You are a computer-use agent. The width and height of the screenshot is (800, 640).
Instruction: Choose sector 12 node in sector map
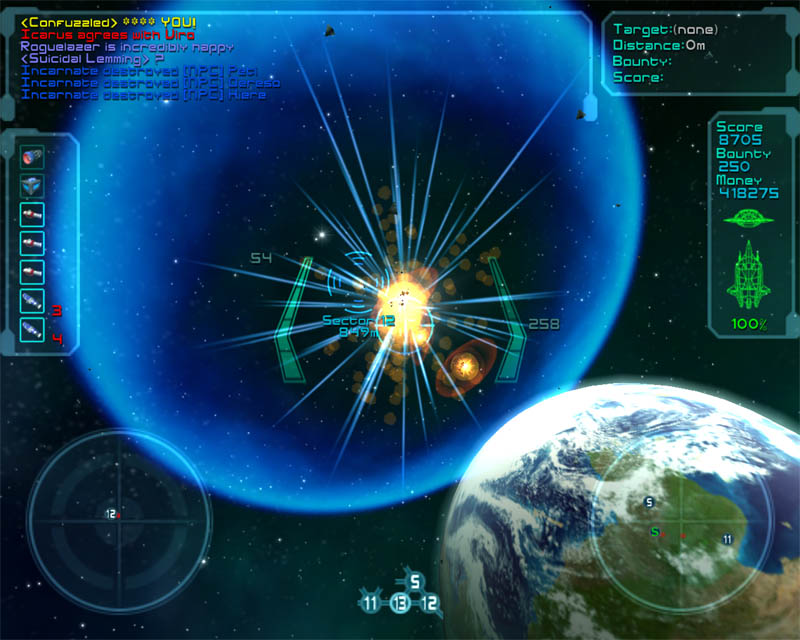(430, 603)
